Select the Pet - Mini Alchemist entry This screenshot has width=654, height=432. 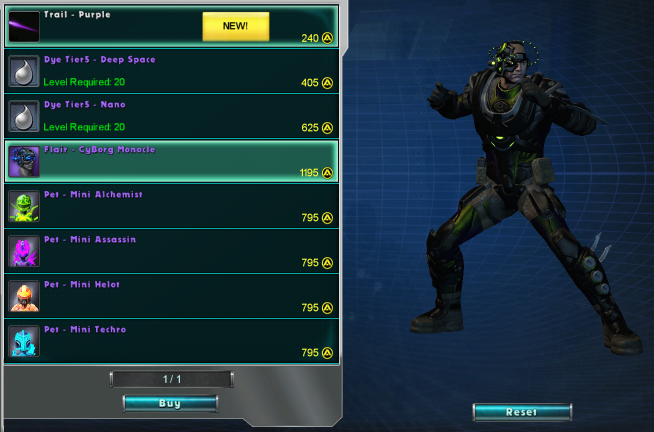tap(172, 206)
